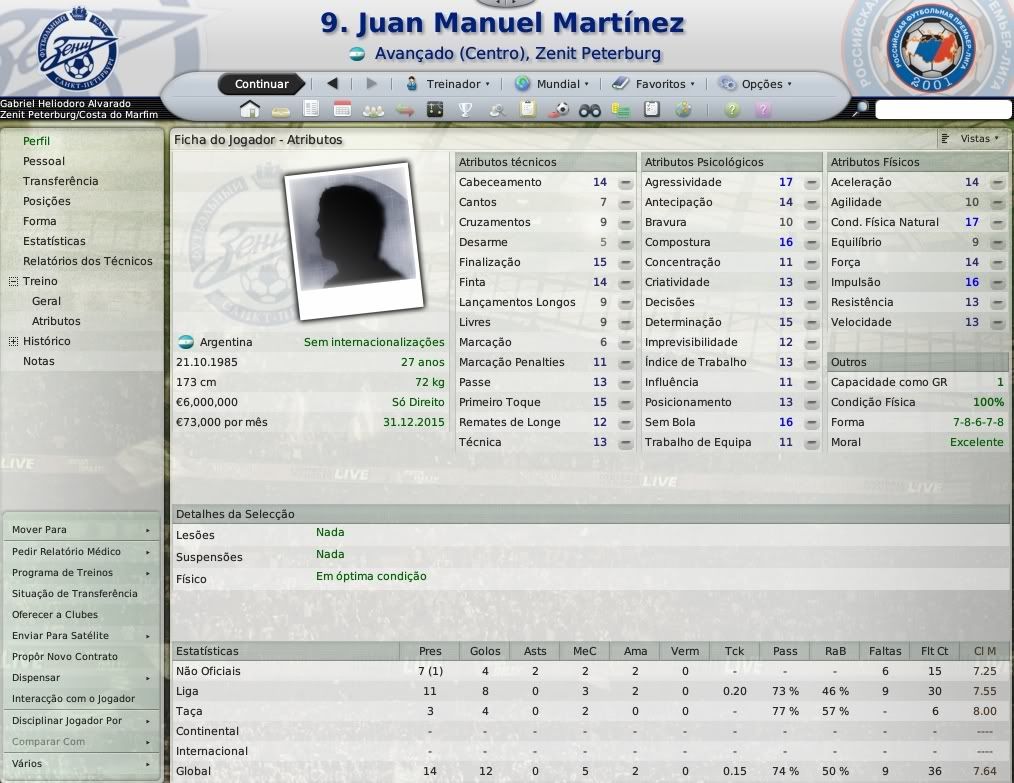Open the Favoritos menu

653,84
